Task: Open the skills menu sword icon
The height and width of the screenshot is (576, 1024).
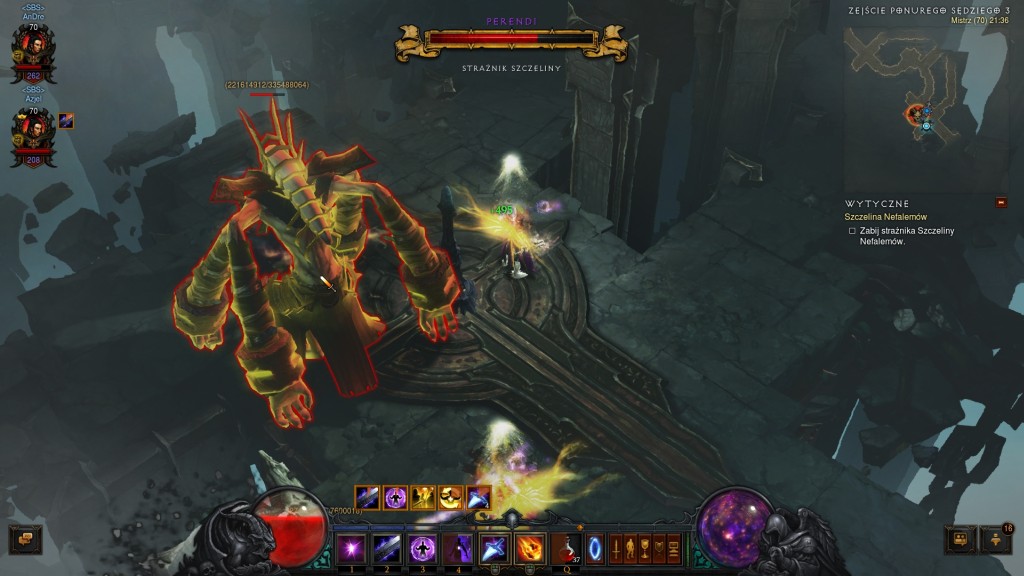Action: pyautogui.click(x=615, y=549)
